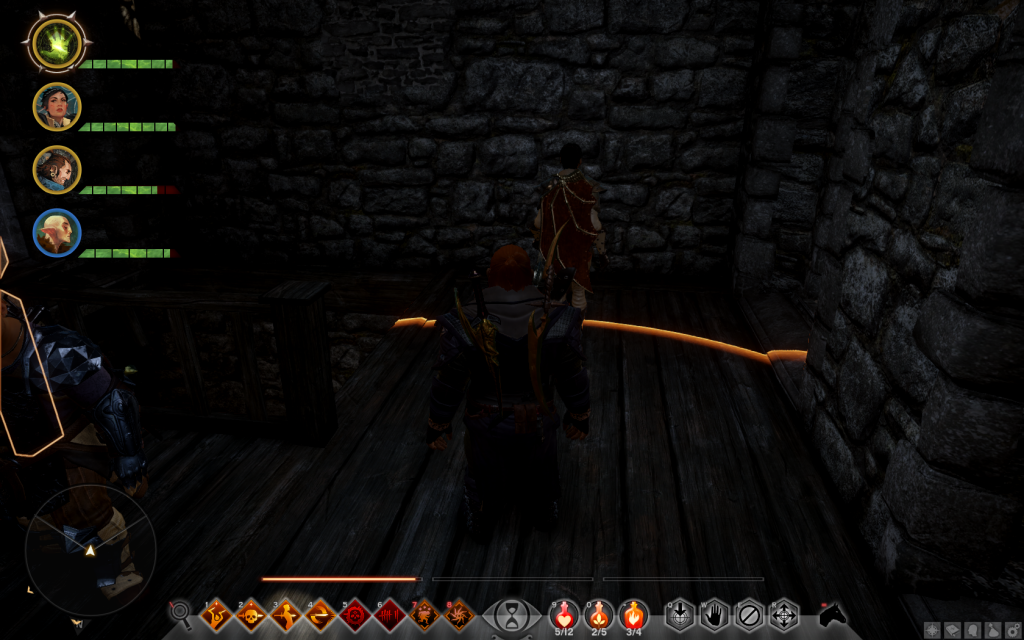Viewport: 1024px width, 640px height.
Task: Open the circular minimap
Action: tap(90, 549)
